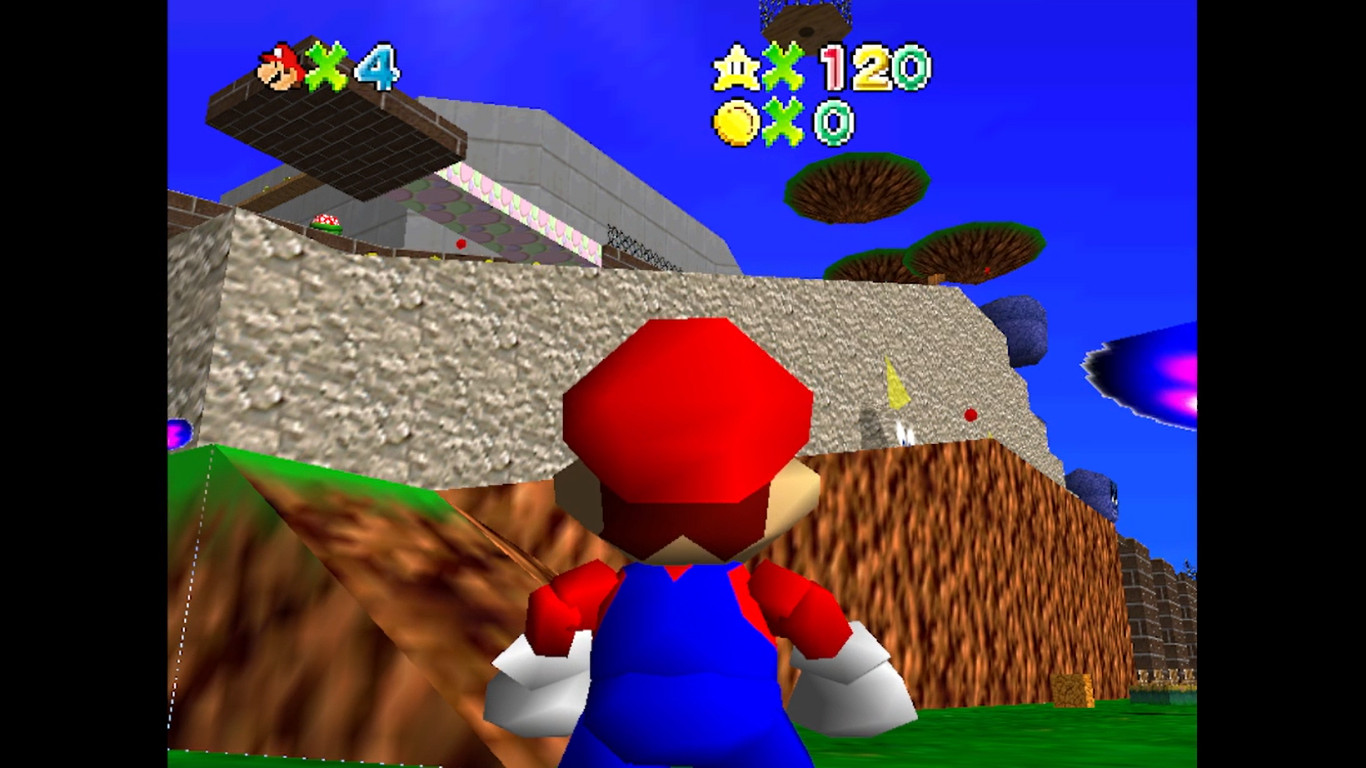Click the lives count number 4

[380, 66]
